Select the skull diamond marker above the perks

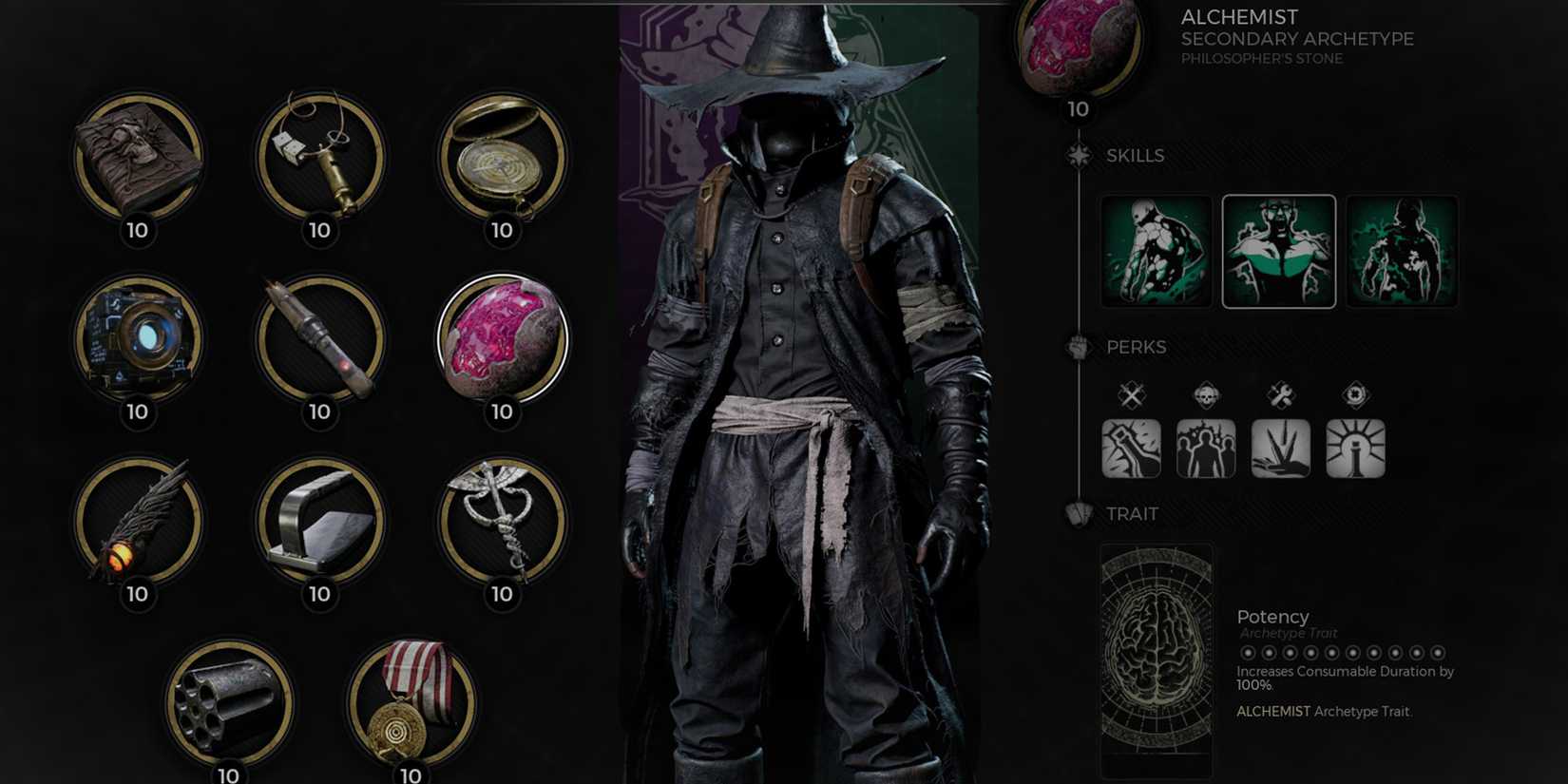point(1206,395)
